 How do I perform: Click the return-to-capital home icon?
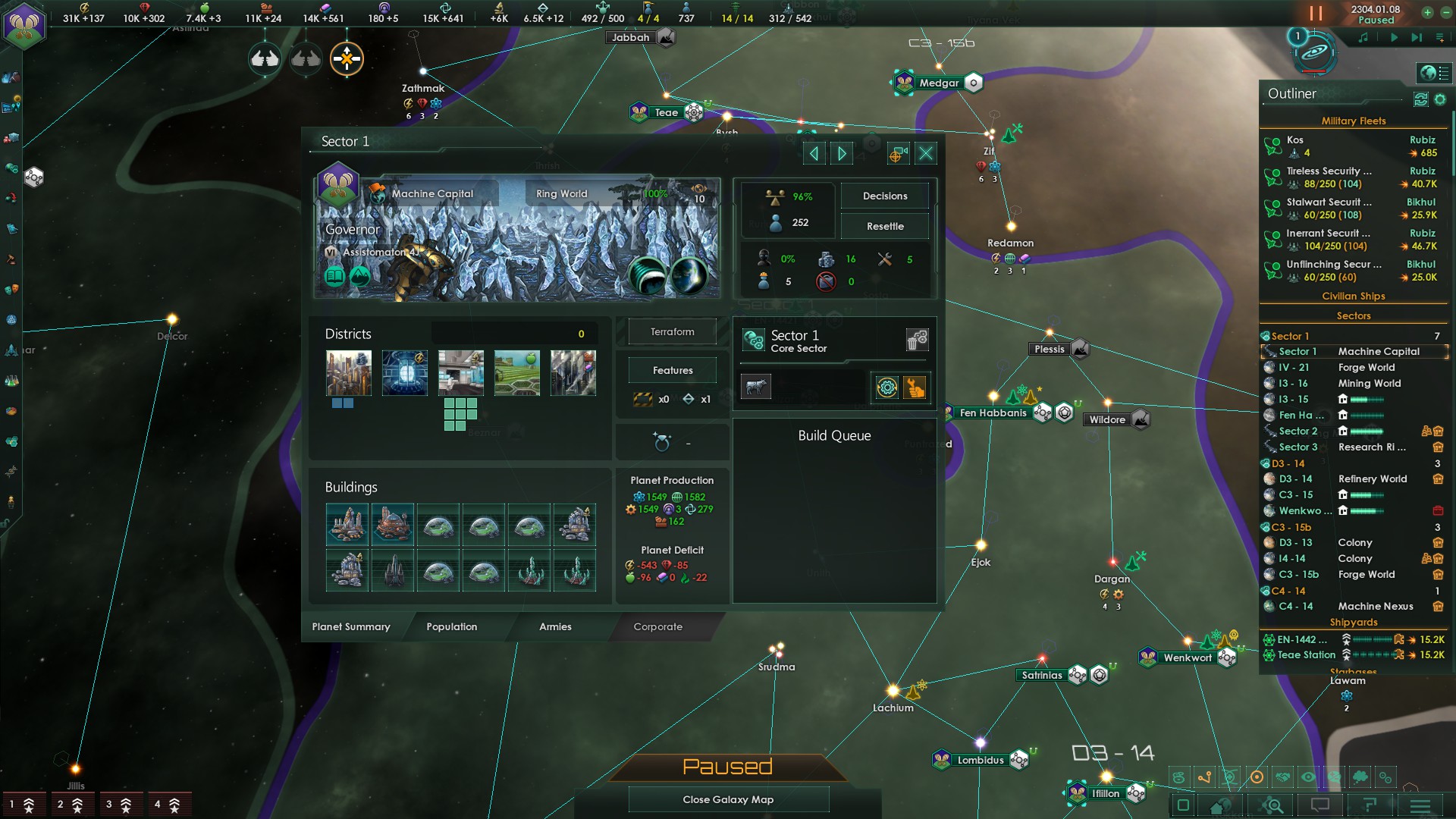1217,805
